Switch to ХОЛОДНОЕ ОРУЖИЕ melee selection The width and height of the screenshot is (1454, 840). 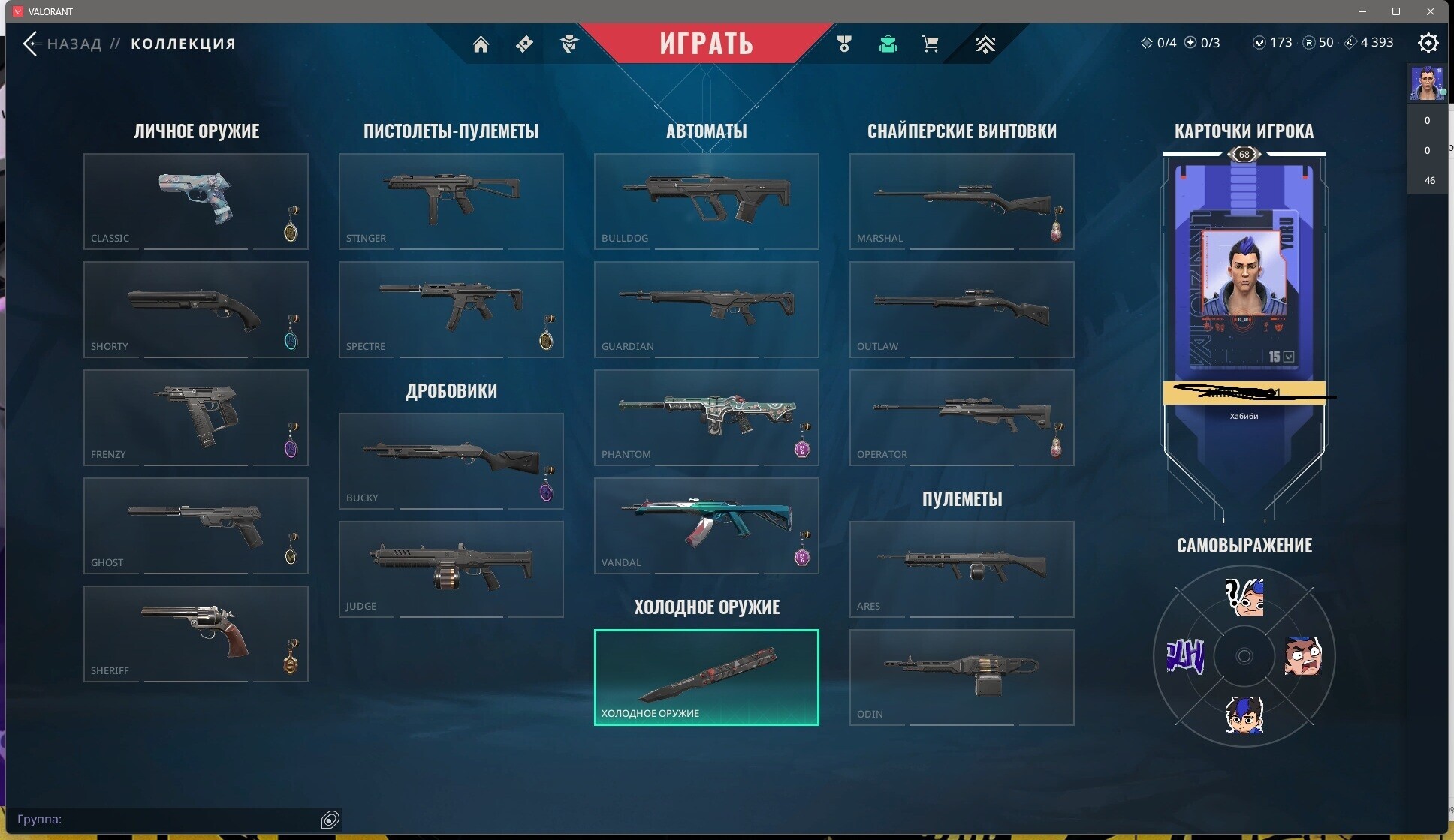coord(706,677)
